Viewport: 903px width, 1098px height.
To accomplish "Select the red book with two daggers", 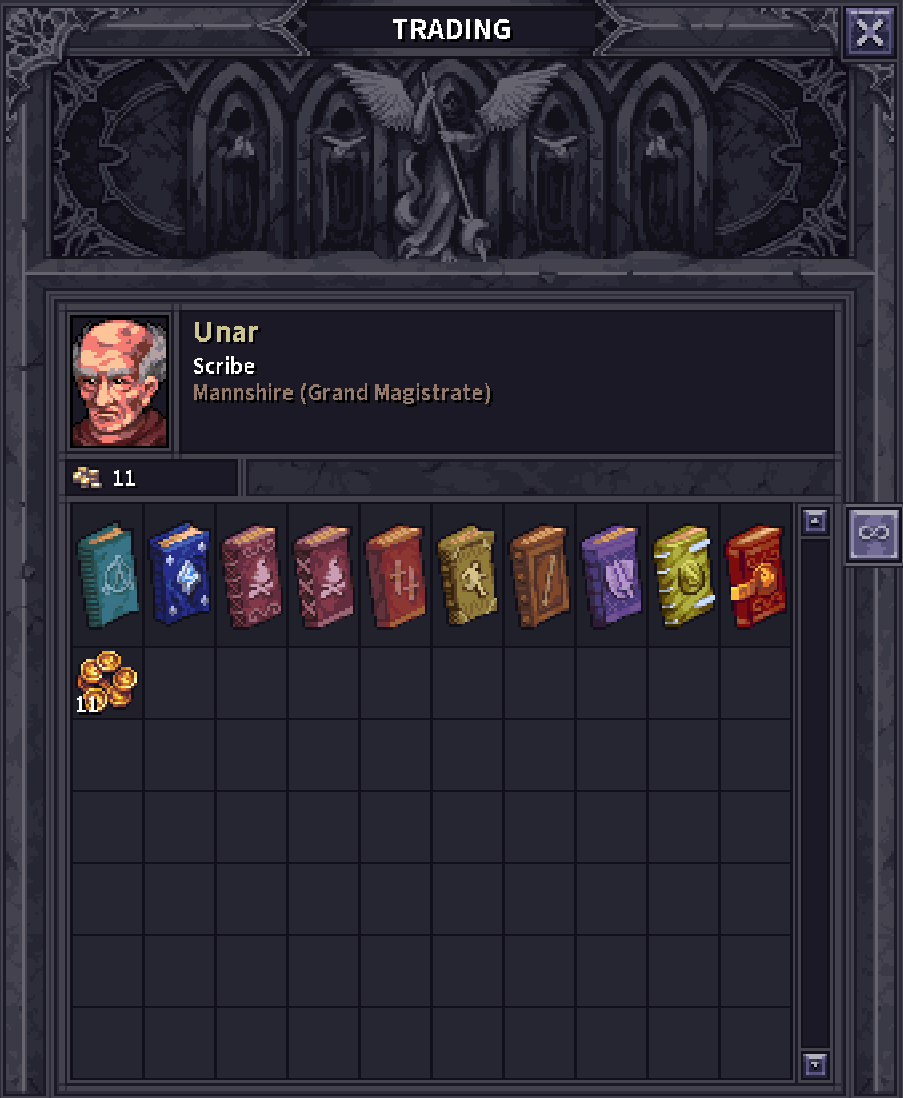I will 395,575.
